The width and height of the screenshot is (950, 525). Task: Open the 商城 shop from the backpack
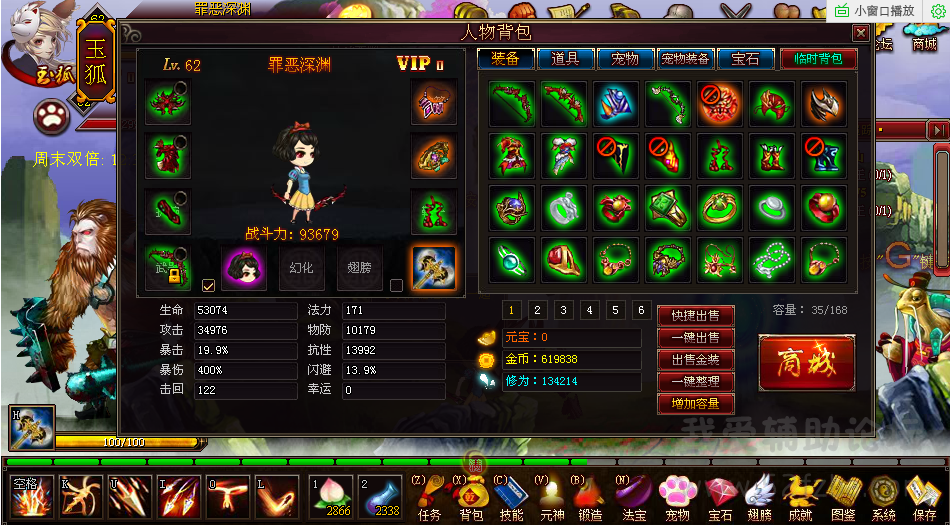(x=806, y=362)
